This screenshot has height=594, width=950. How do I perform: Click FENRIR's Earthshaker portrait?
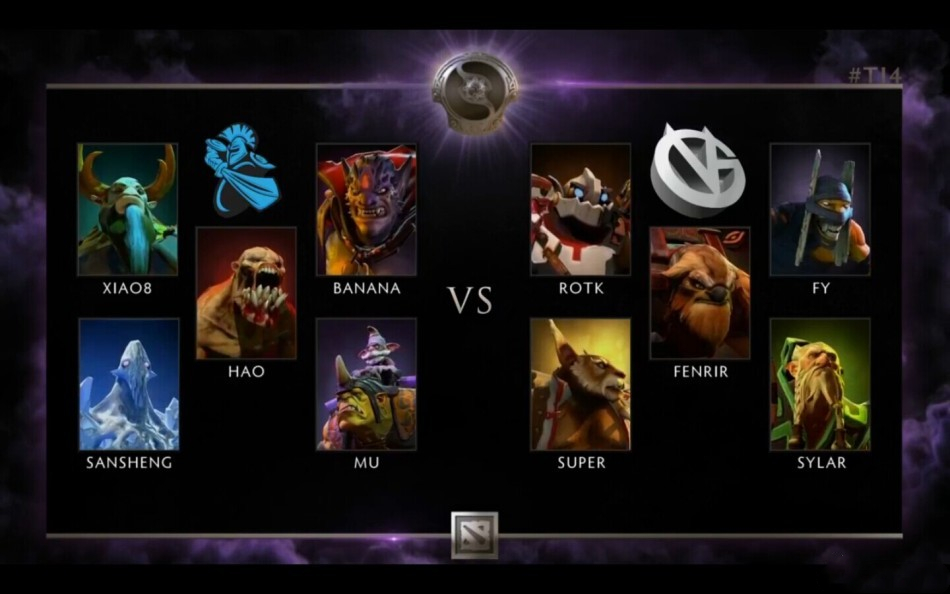(x=700, y=293)
